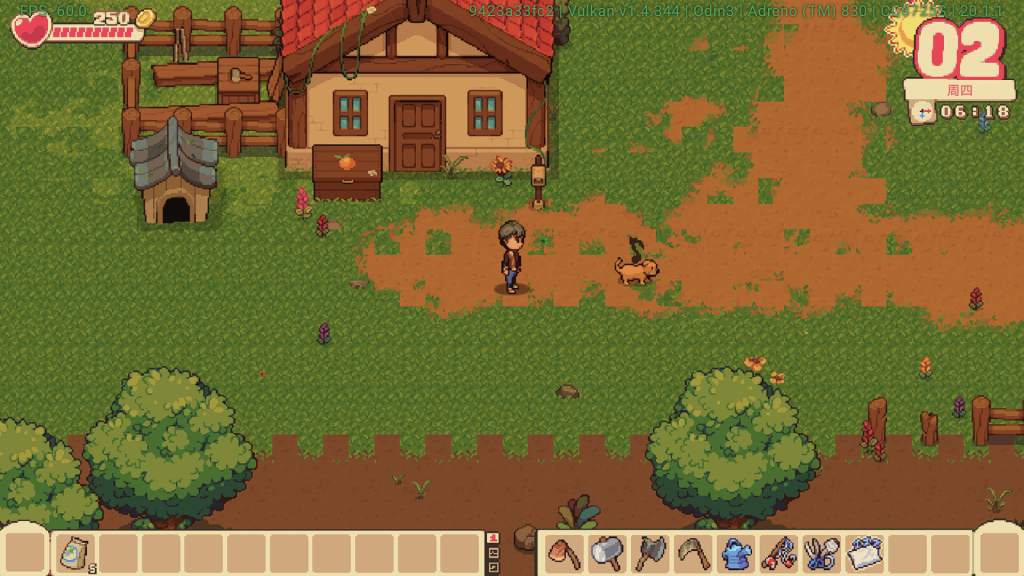The height and width of the screenshot is (576, 1024).
Task: Select the seed bag in the hotbar
Action: click(75, 553)
